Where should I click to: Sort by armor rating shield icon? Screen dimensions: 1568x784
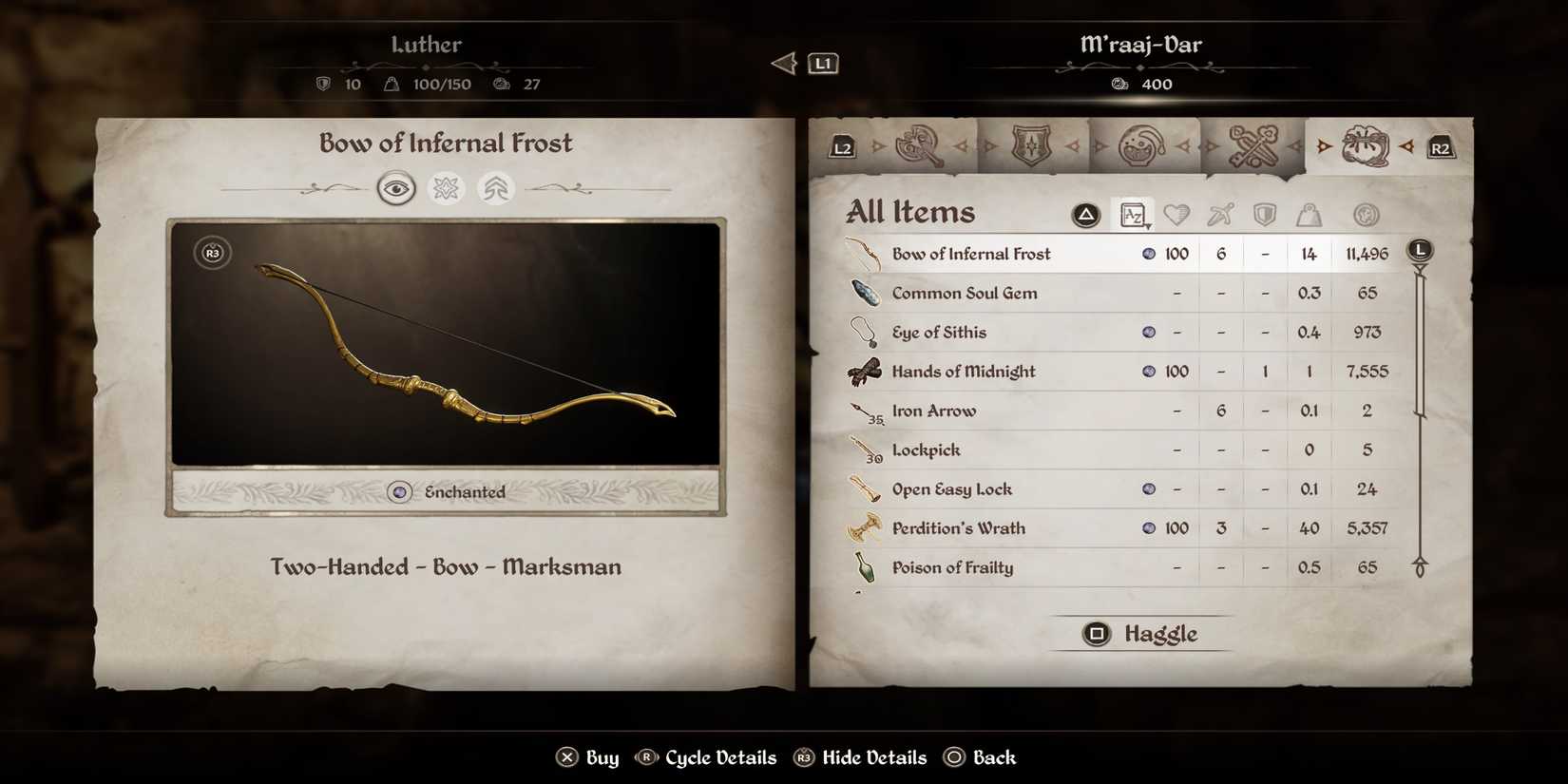pyautogui.click(x=1264, y=214)
